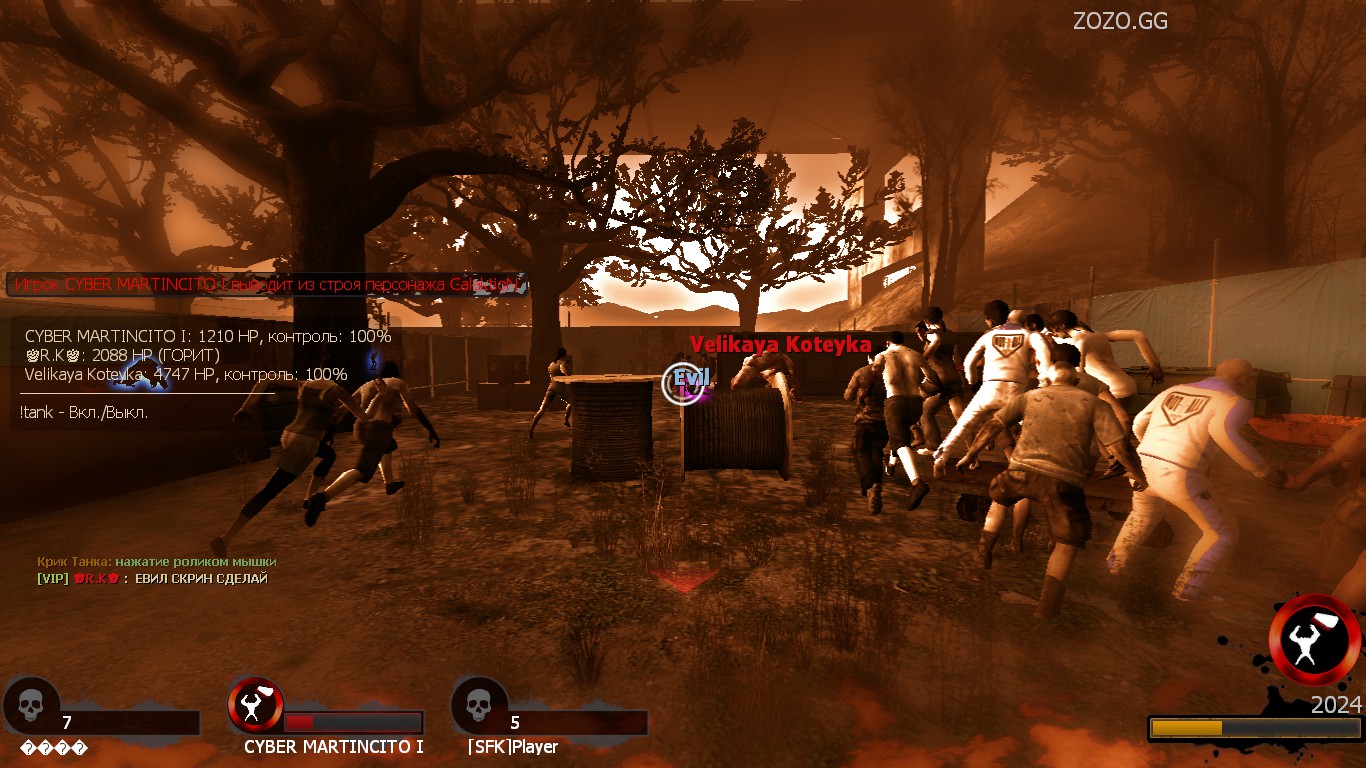Click CYBER MARTINCITO I's tank portrait icon
Screen dimensions: 1366x768
255,705
